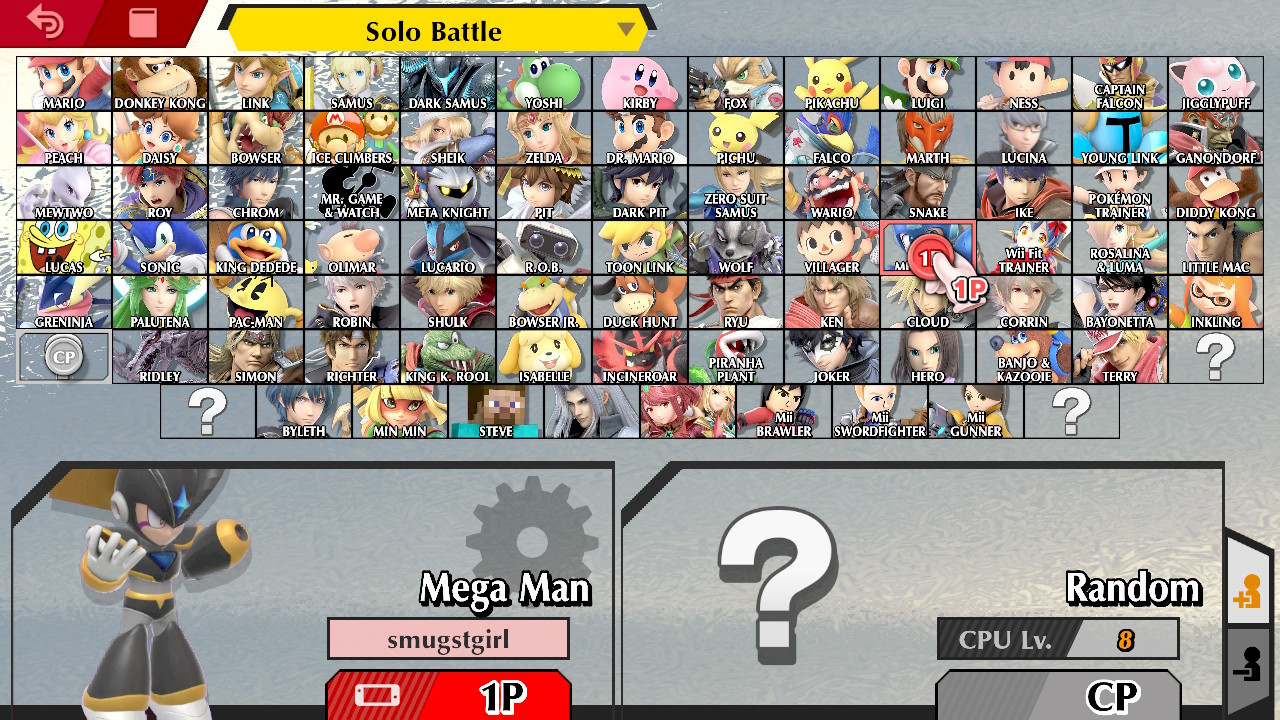
Task: Choose Pac-Man as your fighter
Action: [255, 302]
